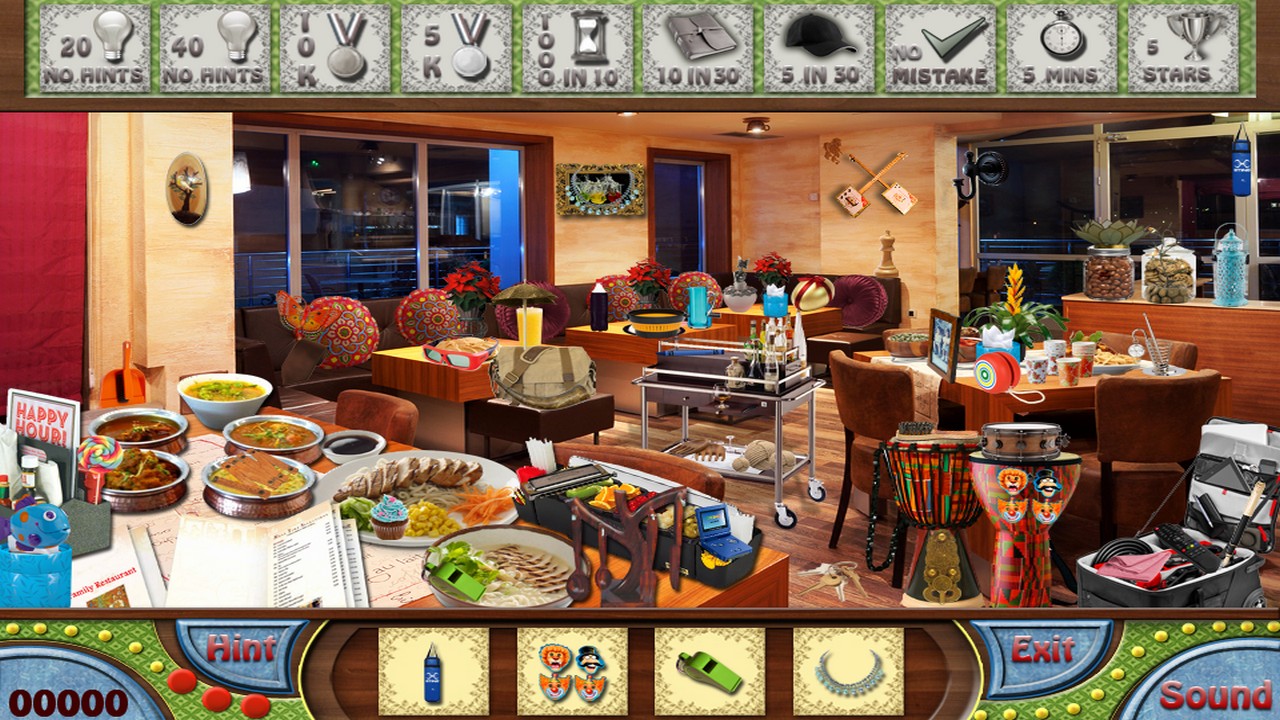Click the 40 No Hints bulb achievement badge
The height and width of the screenshot is (720, 1280).
215,46
